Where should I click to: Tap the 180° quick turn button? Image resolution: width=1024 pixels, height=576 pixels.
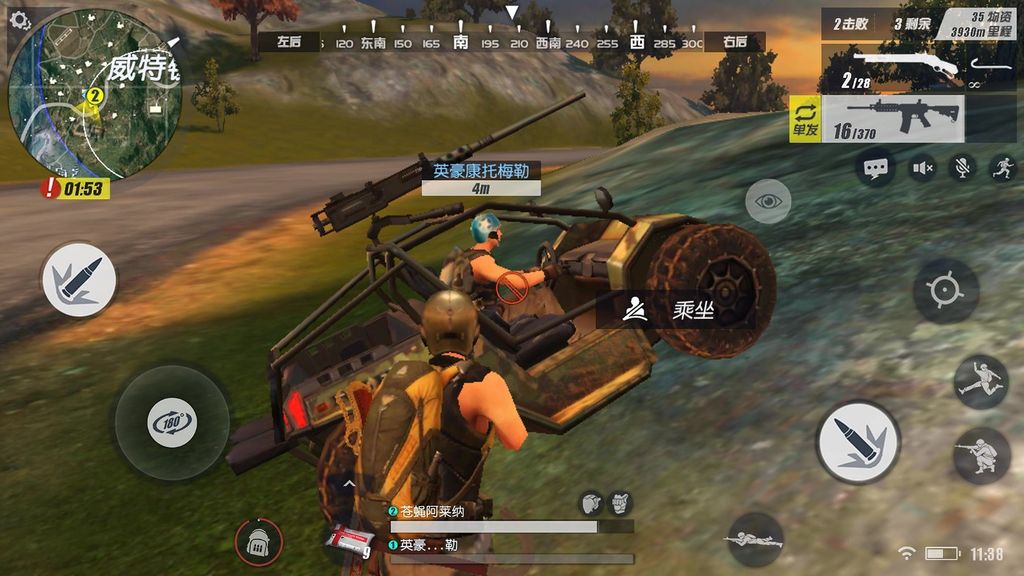(x=171, y=422)
